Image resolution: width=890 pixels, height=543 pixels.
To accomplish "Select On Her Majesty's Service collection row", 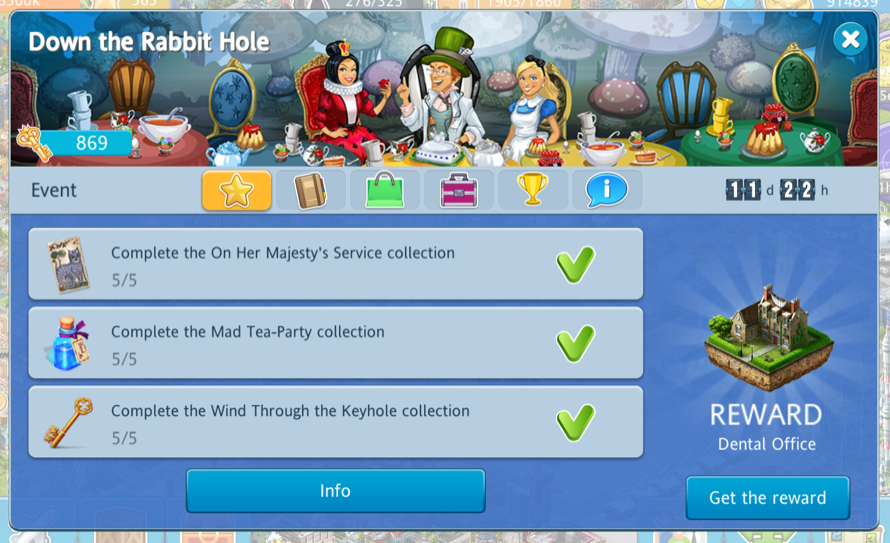I will coord(335,265).
